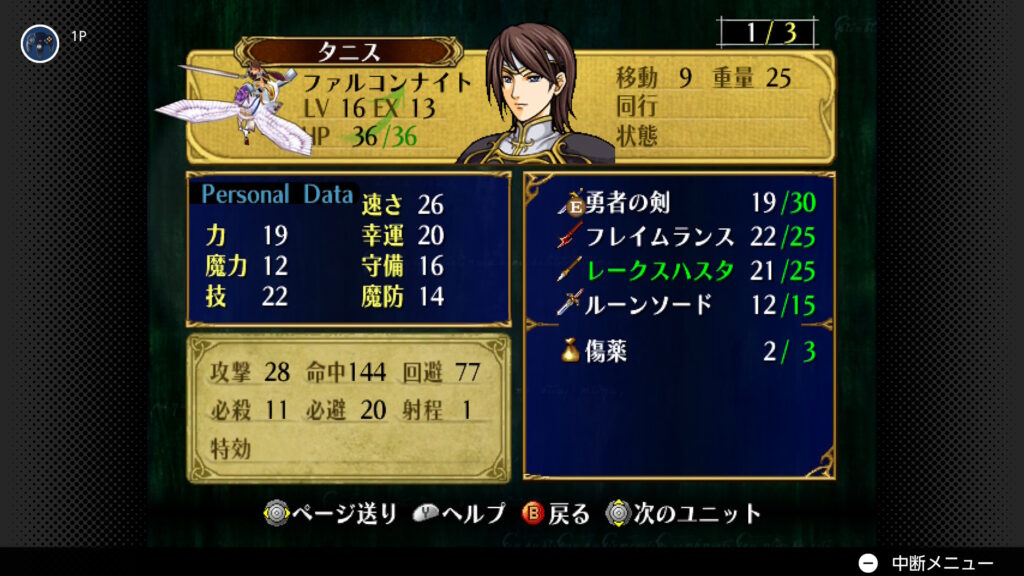The image size is (1024, 576).
Task: Select the 傷薬 healing item row
Action: coord(686,351)
